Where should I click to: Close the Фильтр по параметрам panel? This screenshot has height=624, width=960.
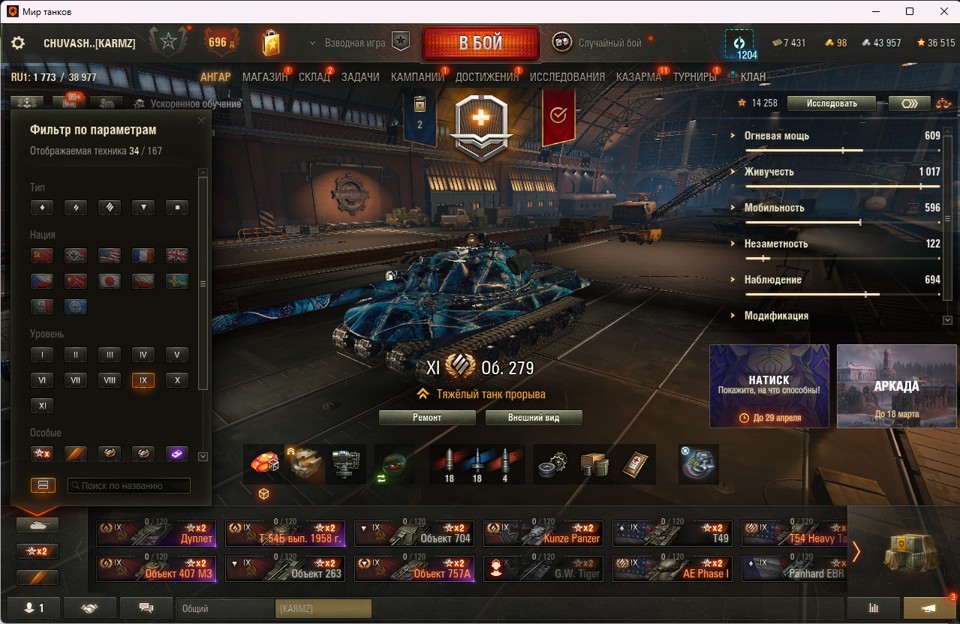[201, 121]
